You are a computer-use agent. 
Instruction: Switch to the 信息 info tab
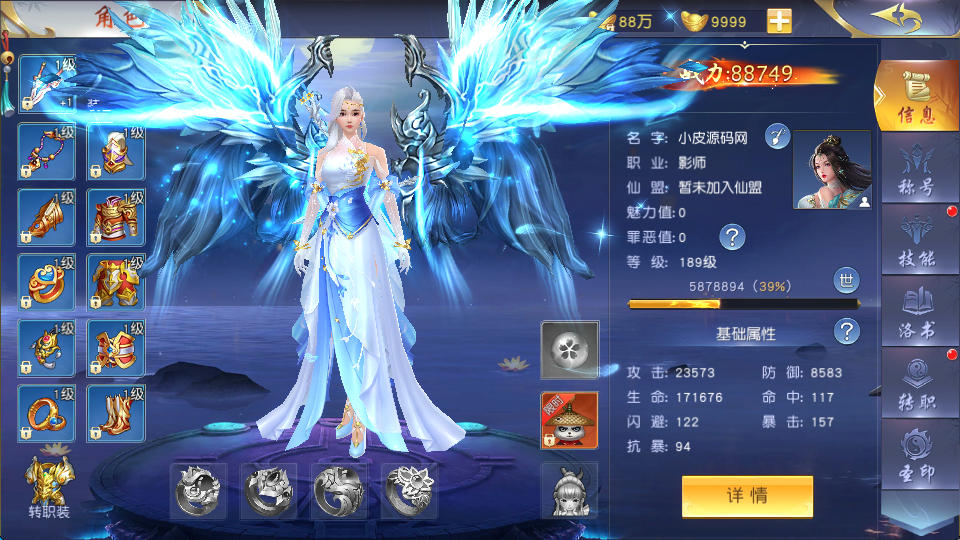[916, 97]
